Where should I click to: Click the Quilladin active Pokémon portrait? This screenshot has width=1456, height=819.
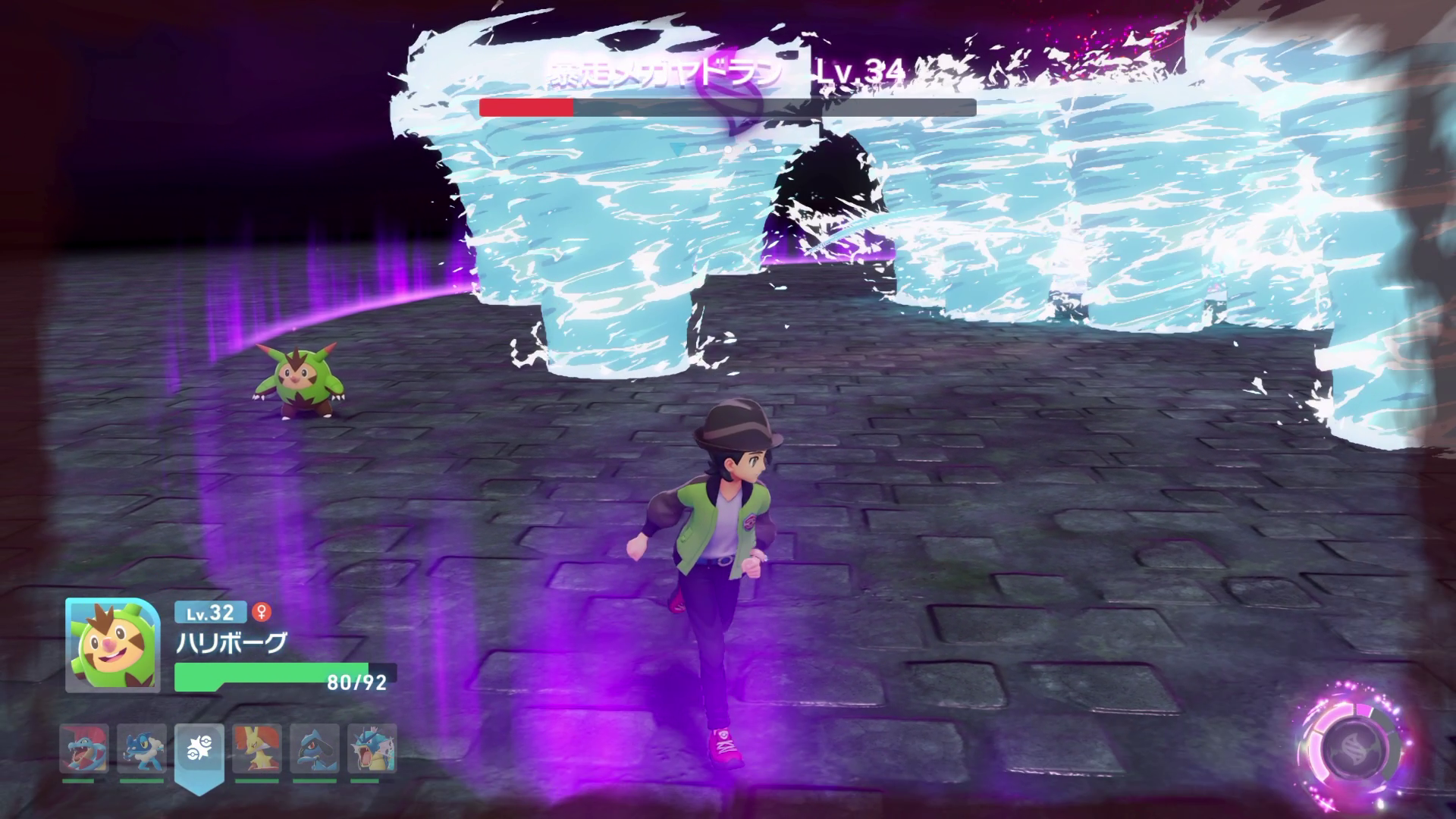pos(112,645)
